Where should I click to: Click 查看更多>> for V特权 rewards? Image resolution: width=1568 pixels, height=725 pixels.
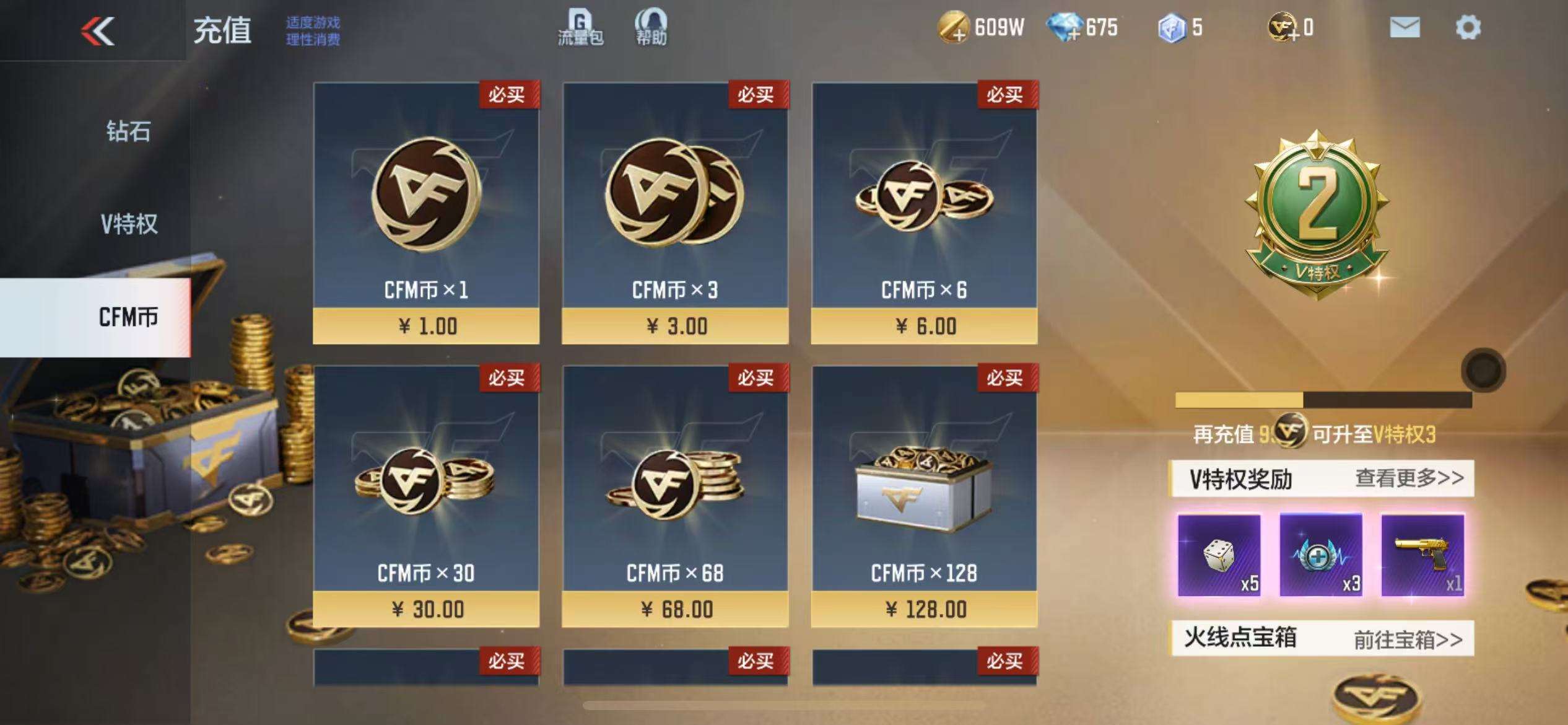1409,478
